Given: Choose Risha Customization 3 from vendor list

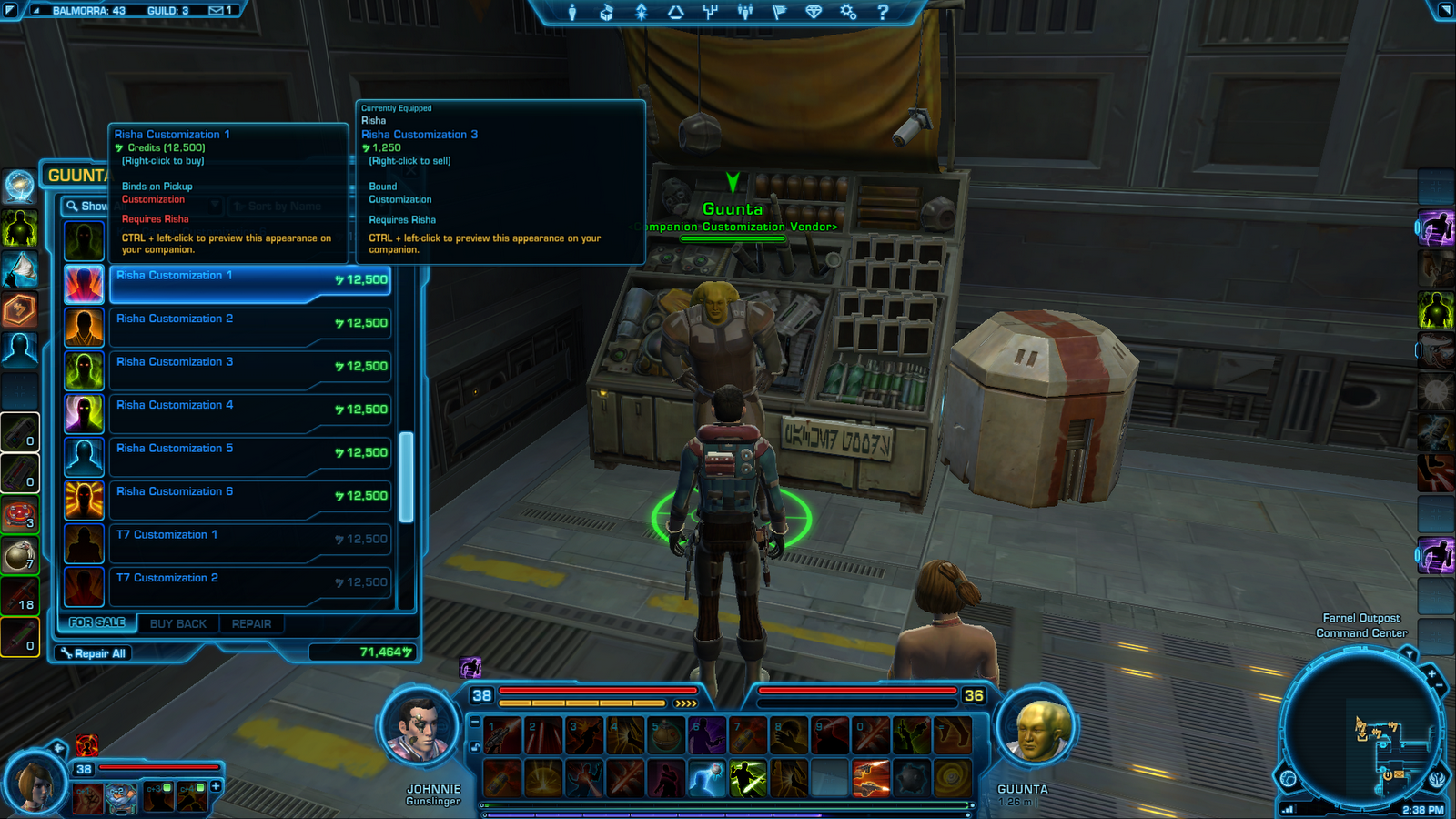Looking at the screenshot, I should [x=250, y=369].
